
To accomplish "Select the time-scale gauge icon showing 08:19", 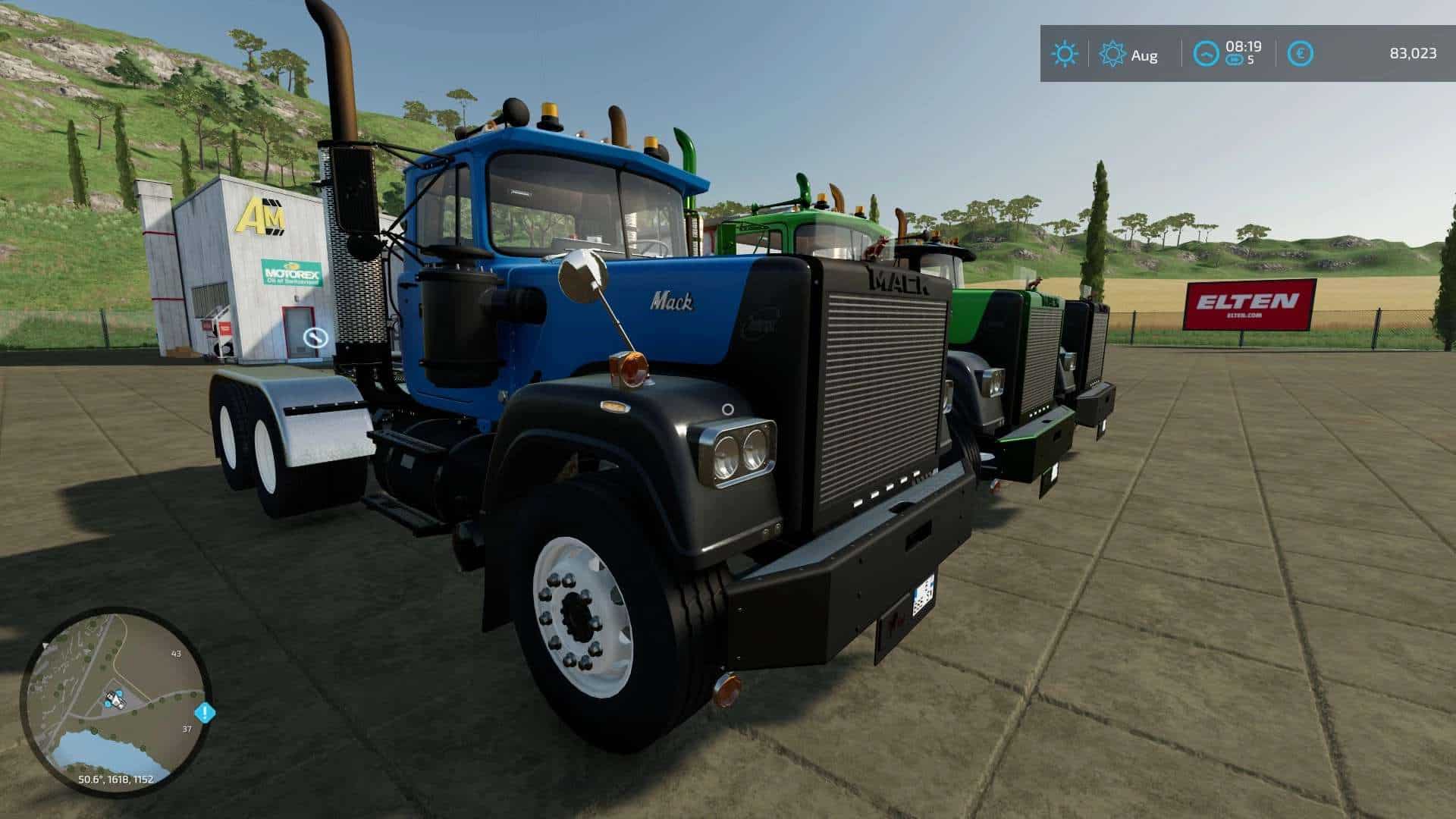I will [x=1206, y=54].
